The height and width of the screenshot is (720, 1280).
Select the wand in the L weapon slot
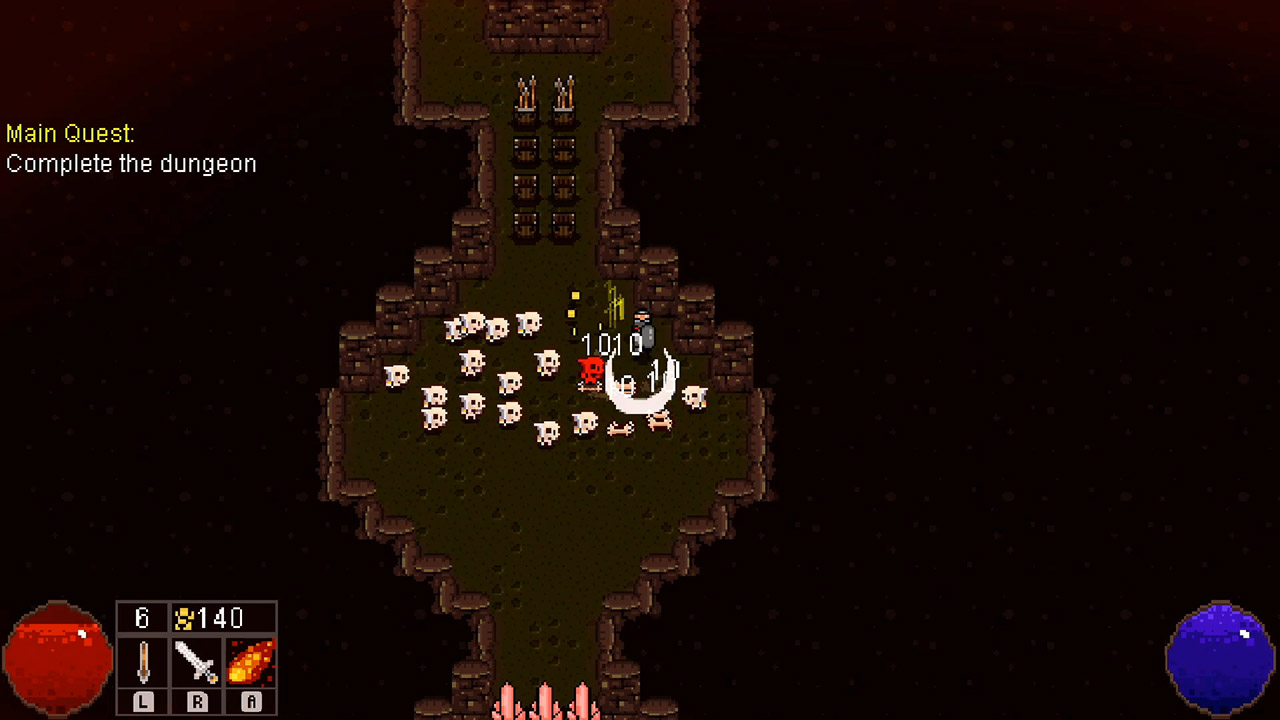click(142, 662)
